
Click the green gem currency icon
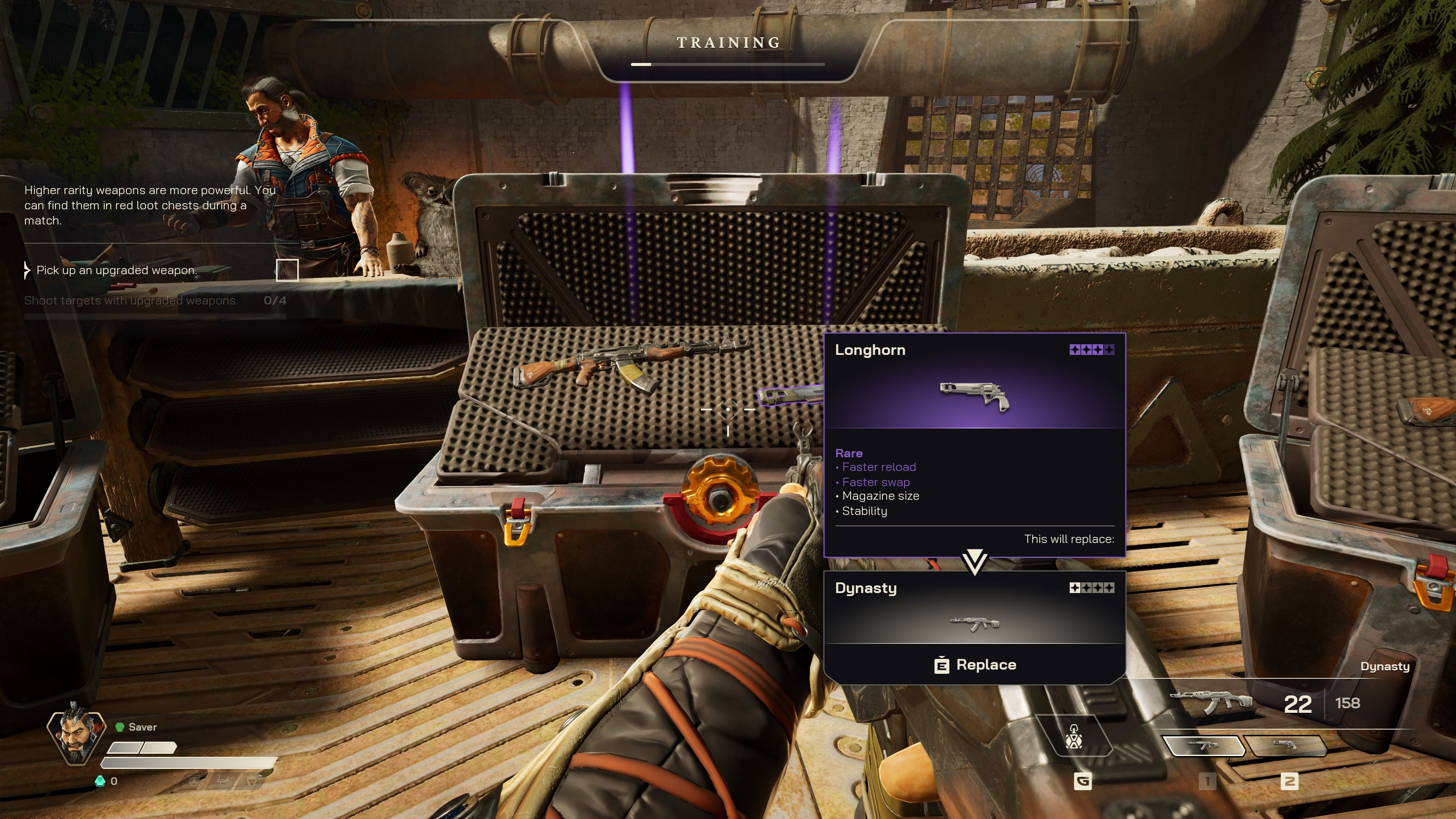100,781
